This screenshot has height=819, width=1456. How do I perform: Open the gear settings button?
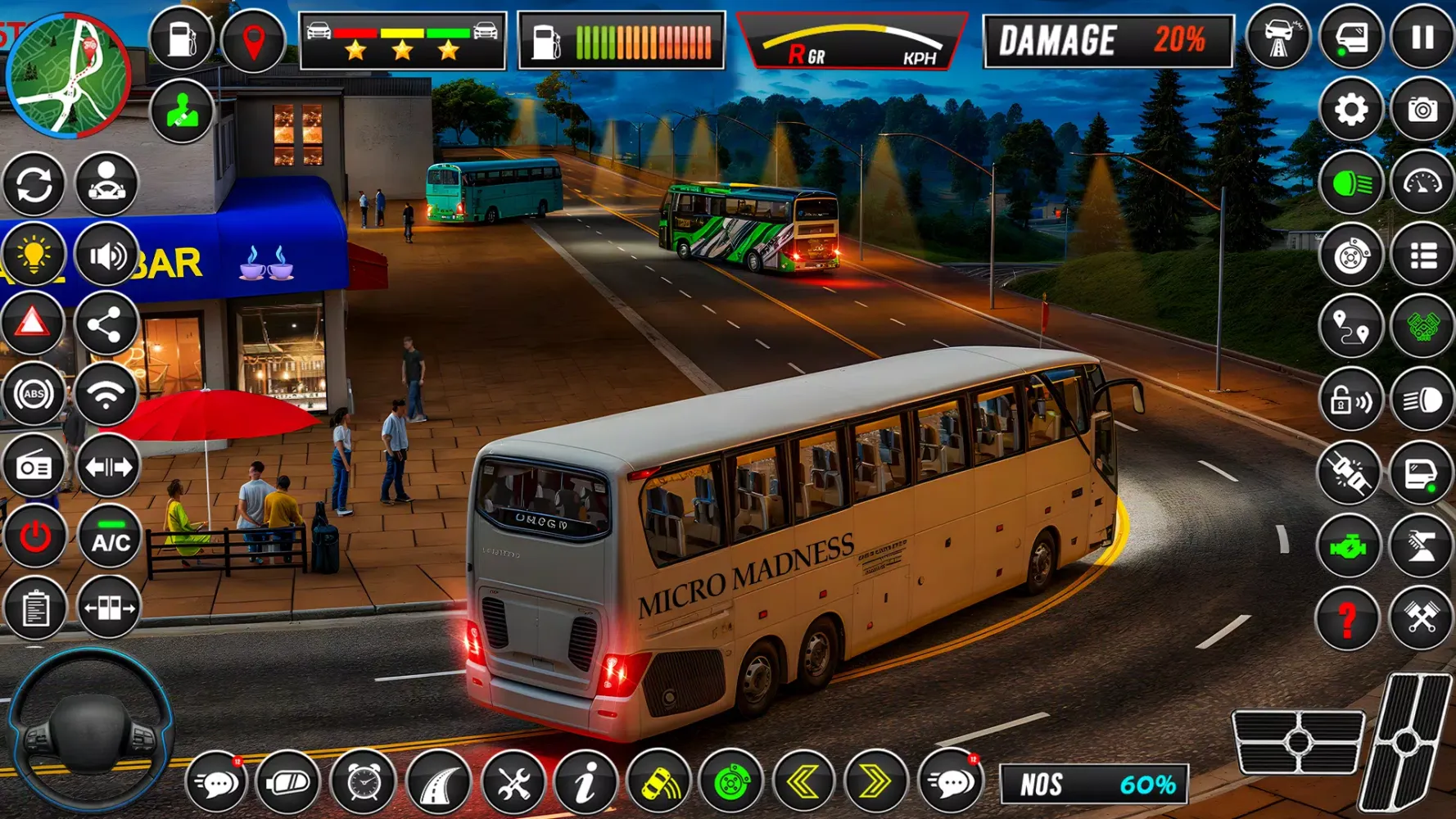[x=1350, y=110]
